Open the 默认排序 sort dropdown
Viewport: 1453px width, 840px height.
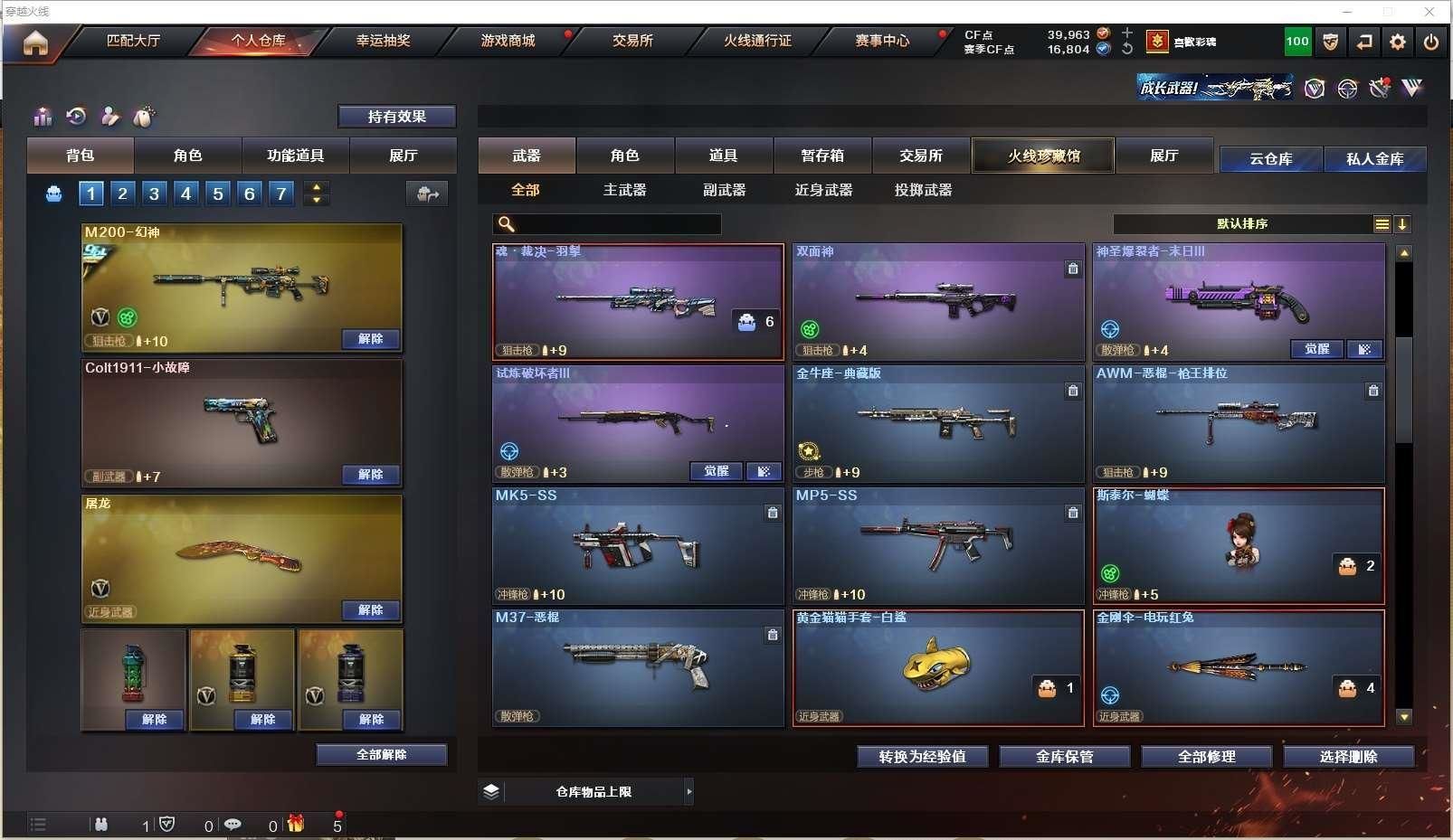(x=1242, y=224)
